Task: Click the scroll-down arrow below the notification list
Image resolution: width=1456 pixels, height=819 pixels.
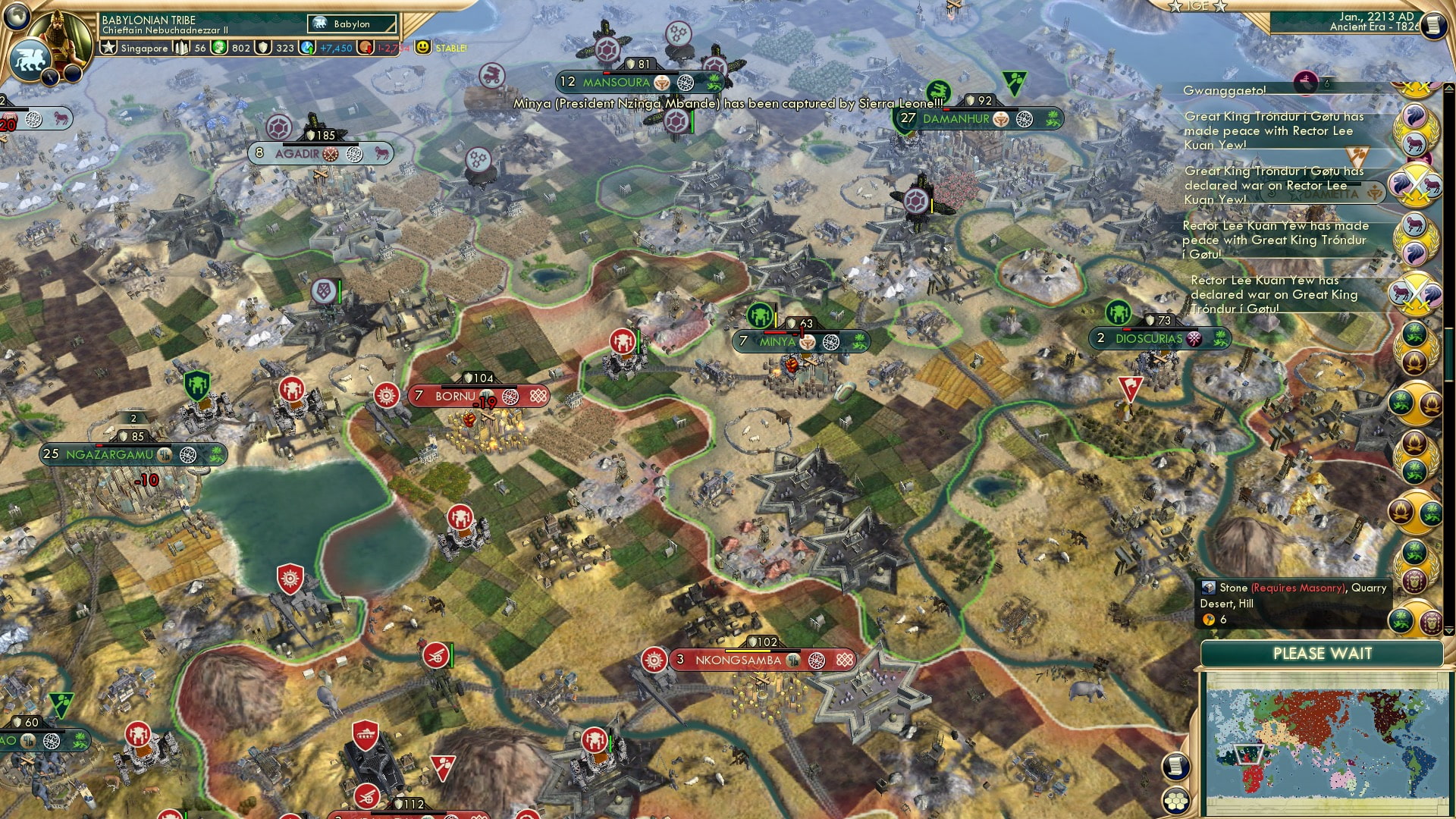Action: pyautogui.click(x=1448, y=629)
